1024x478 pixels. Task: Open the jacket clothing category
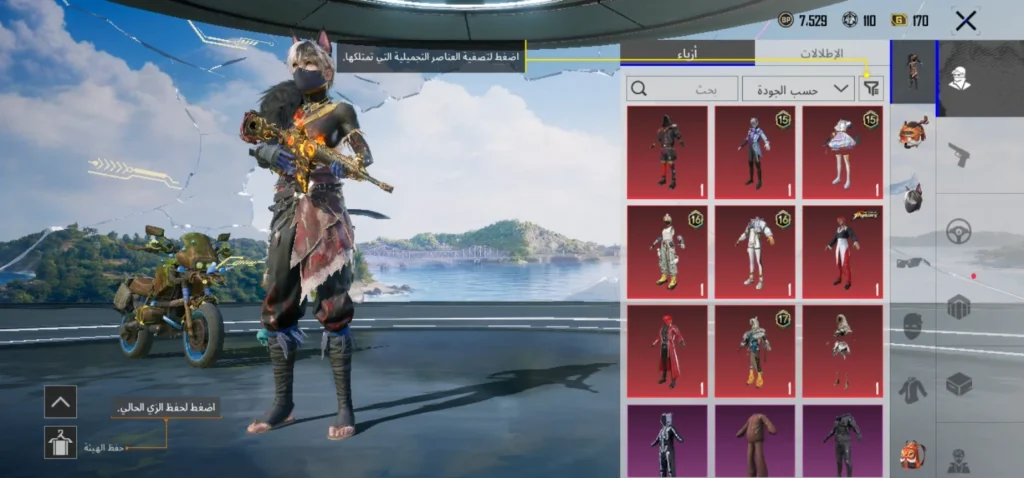coord(912,389)
